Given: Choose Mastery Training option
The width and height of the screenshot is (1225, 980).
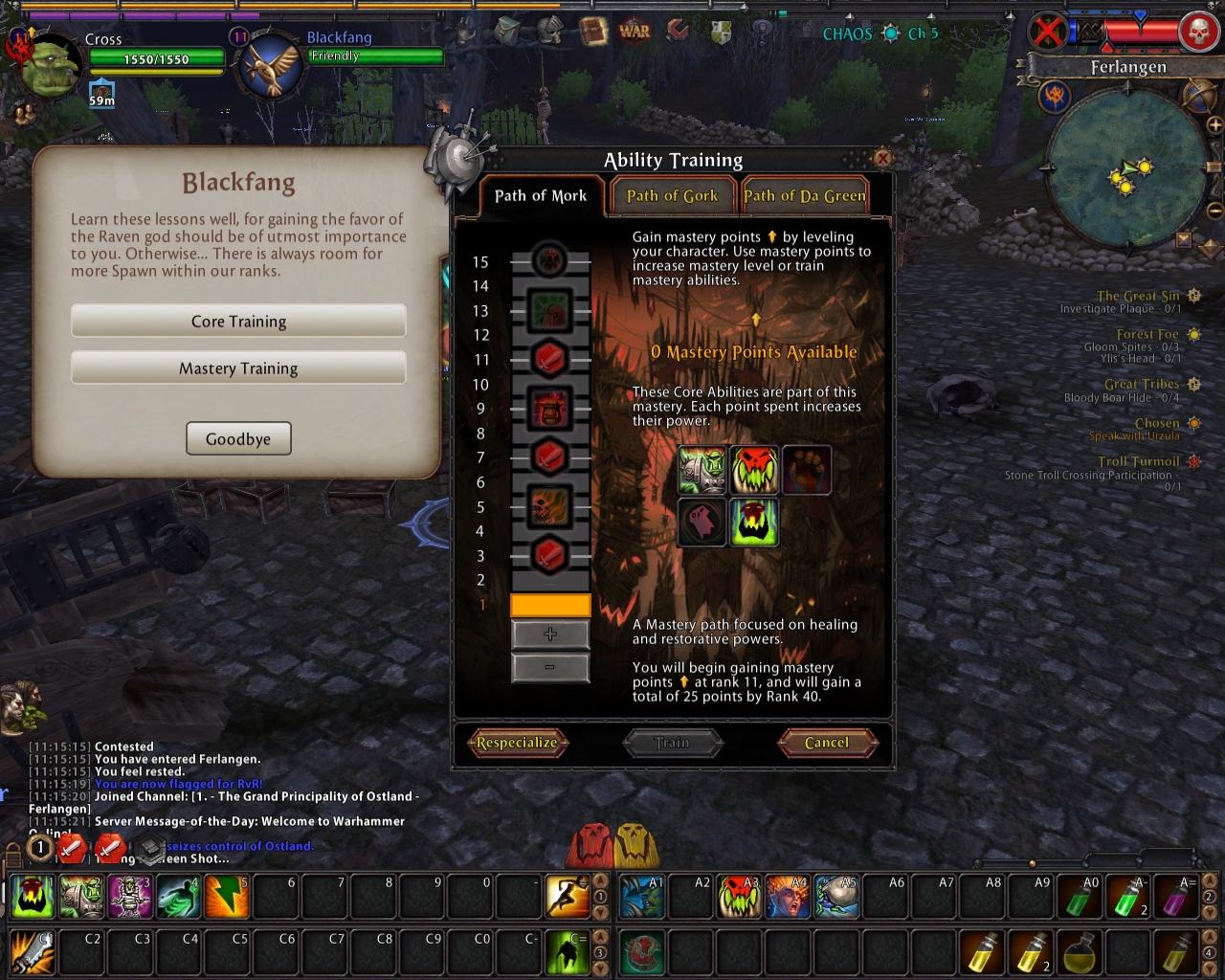Looking at the screenshot, I should pyautogui.click(x=238, y=368).
